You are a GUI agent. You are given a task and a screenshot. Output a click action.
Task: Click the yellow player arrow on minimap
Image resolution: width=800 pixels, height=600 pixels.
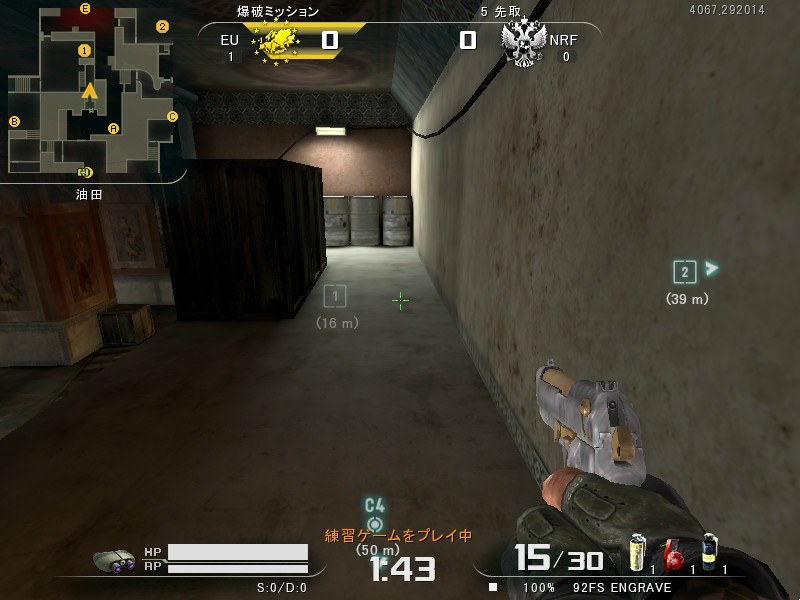[90, 91]
